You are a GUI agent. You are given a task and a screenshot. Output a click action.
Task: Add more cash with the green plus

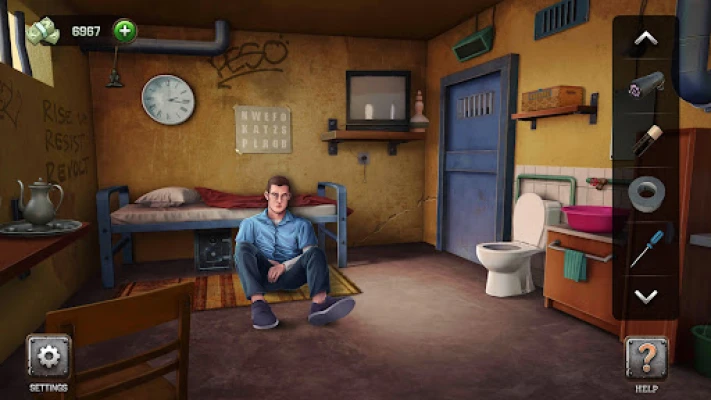pyautogui.click(x=124, y=31)
